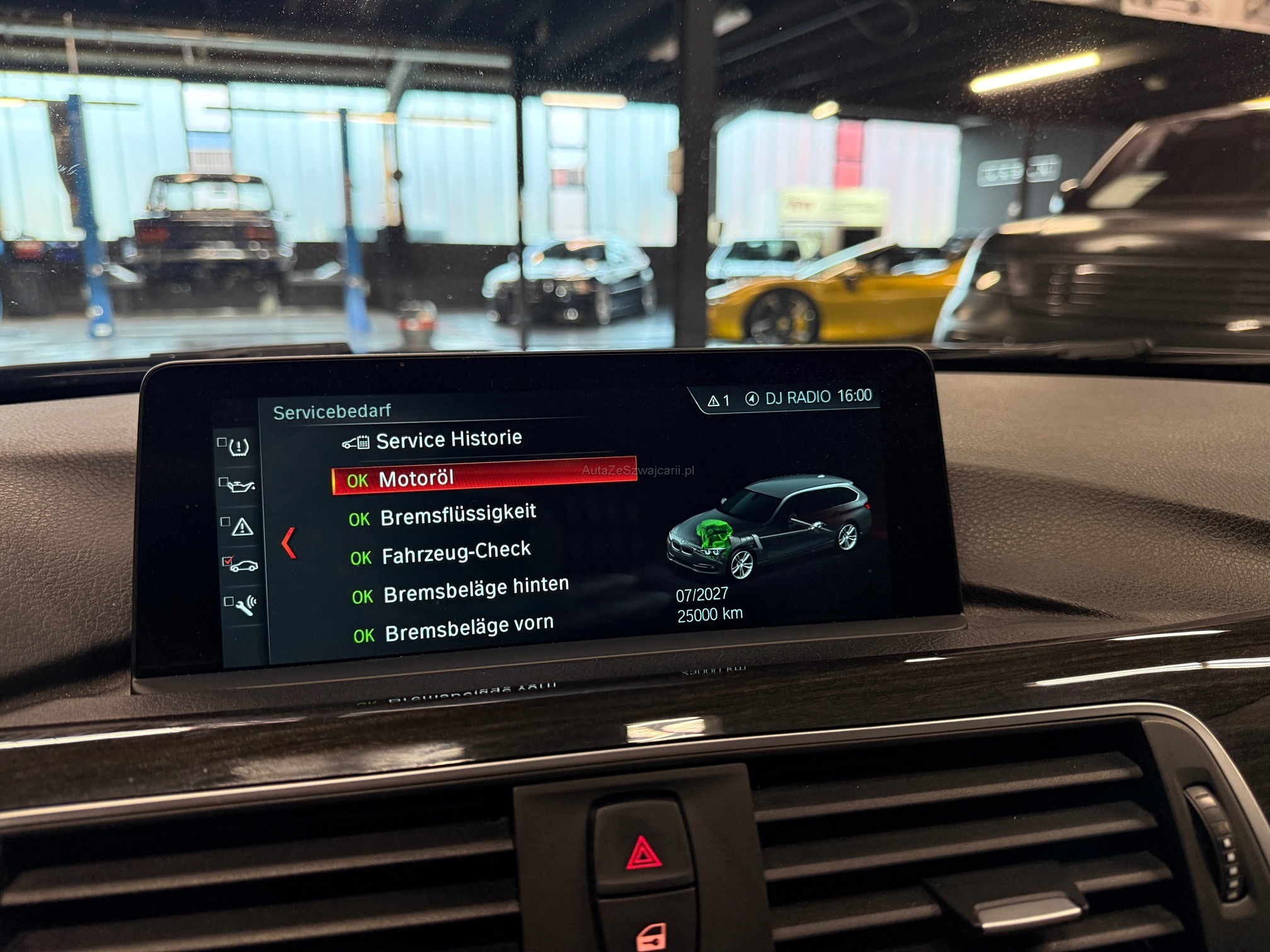This screenshot has width=1270, height=952.
Task: Select Bremsbeläge hinten in the list
Action: (476, 590)
